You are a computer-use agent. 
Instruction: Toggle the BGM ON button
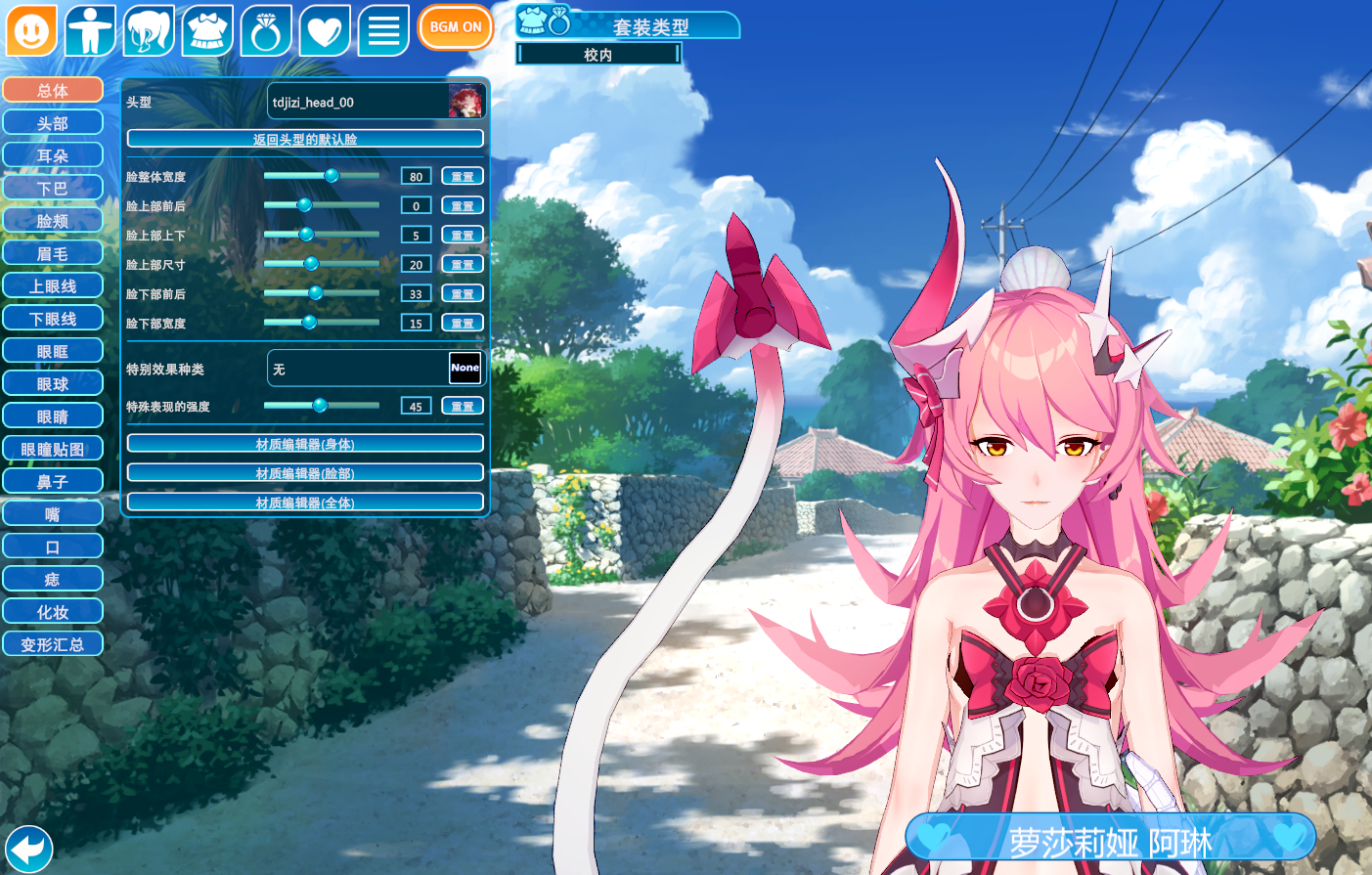(x=455, y=27)
